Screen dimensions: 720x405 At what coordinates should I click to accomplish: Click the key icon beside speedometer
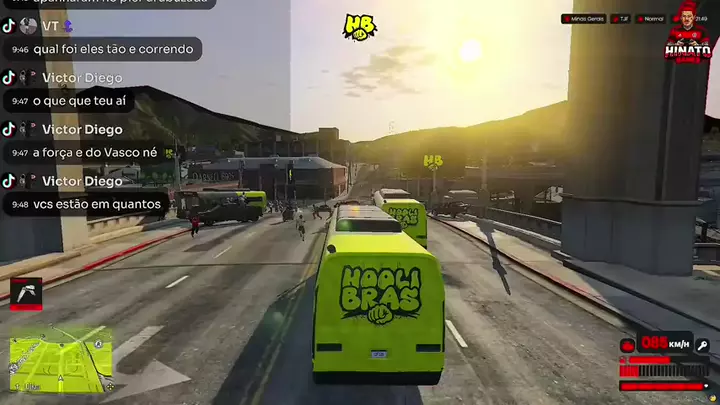[703, 345]
